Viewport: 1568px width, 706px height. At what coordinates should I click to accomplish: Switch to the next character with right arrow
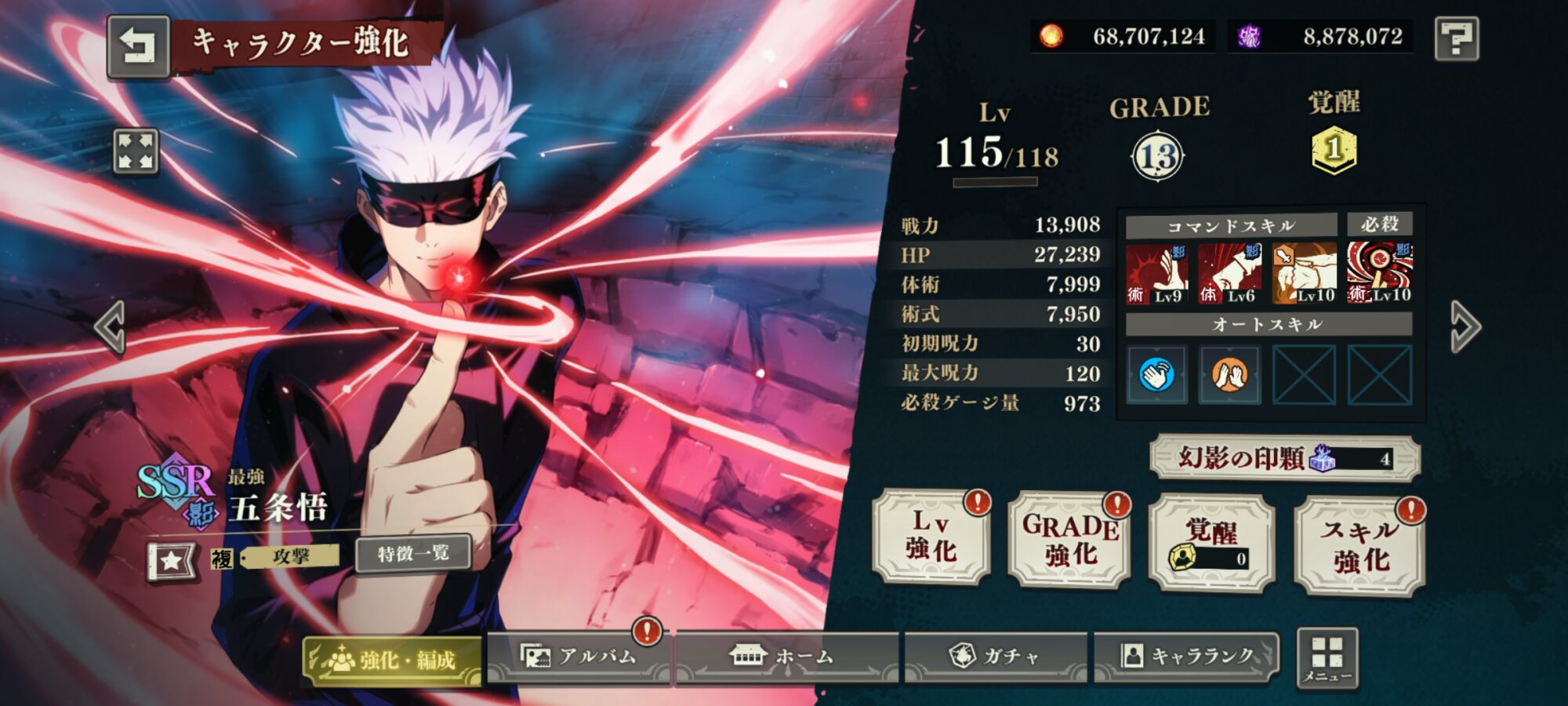point(1464,327)
